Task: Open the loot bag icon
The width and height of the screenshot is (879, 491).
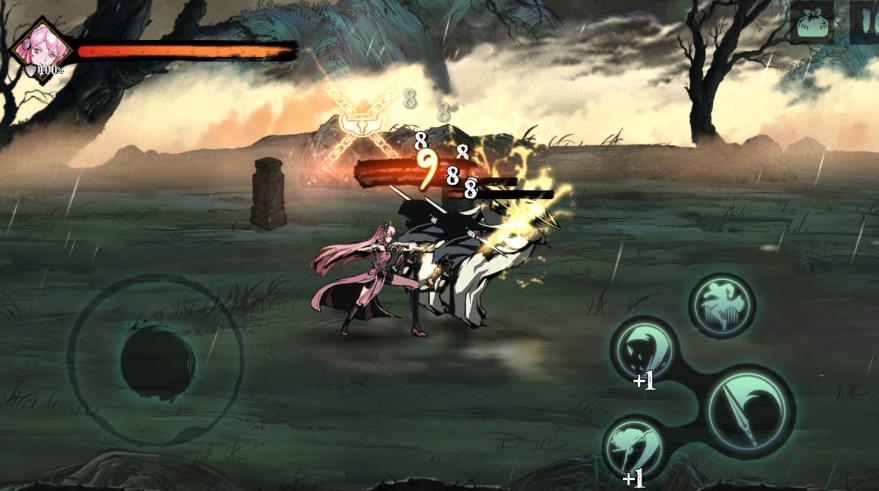Action: pyautogui.click(x=812, y=22)
